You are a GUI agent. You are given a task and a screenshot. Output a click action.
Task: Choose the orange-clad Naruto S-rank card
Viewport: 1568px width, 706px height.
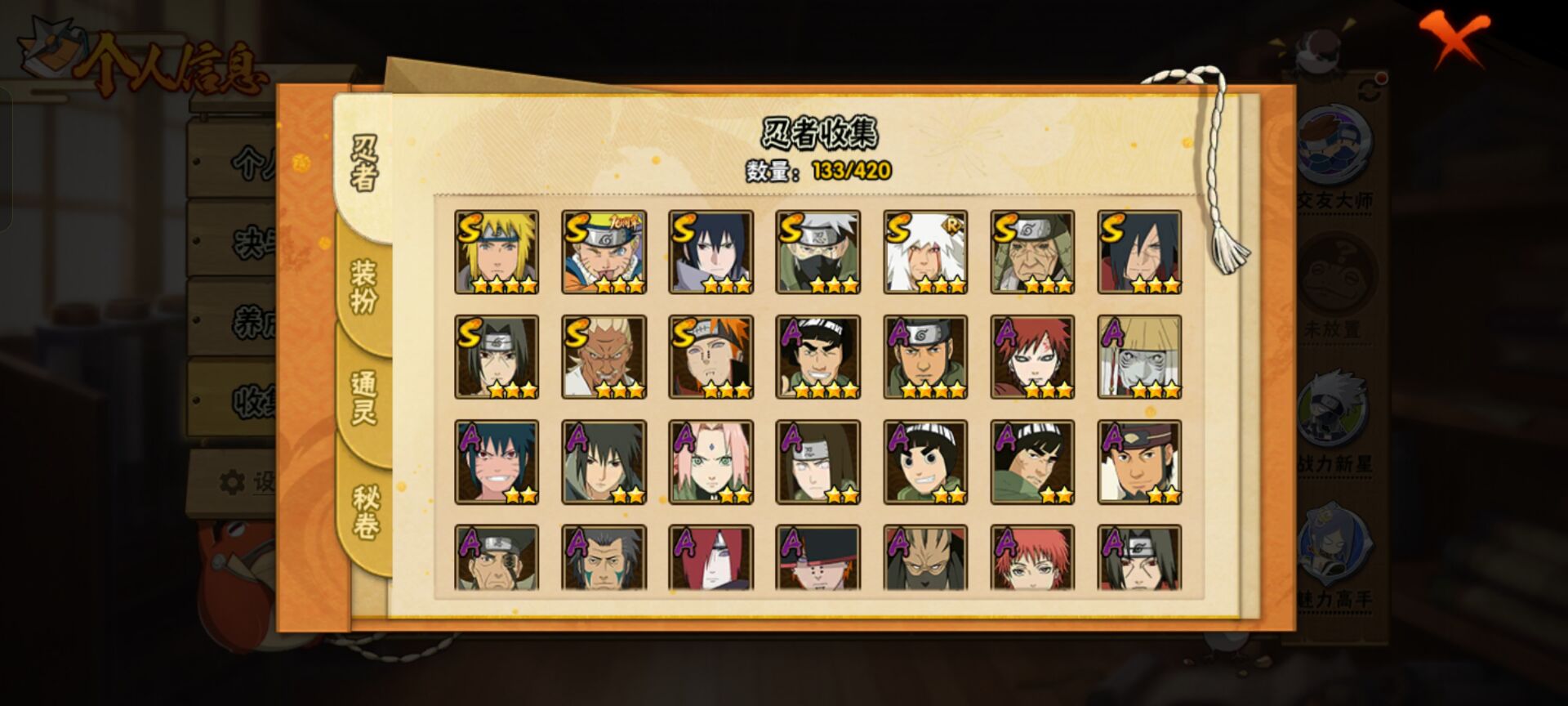(604, 252)
